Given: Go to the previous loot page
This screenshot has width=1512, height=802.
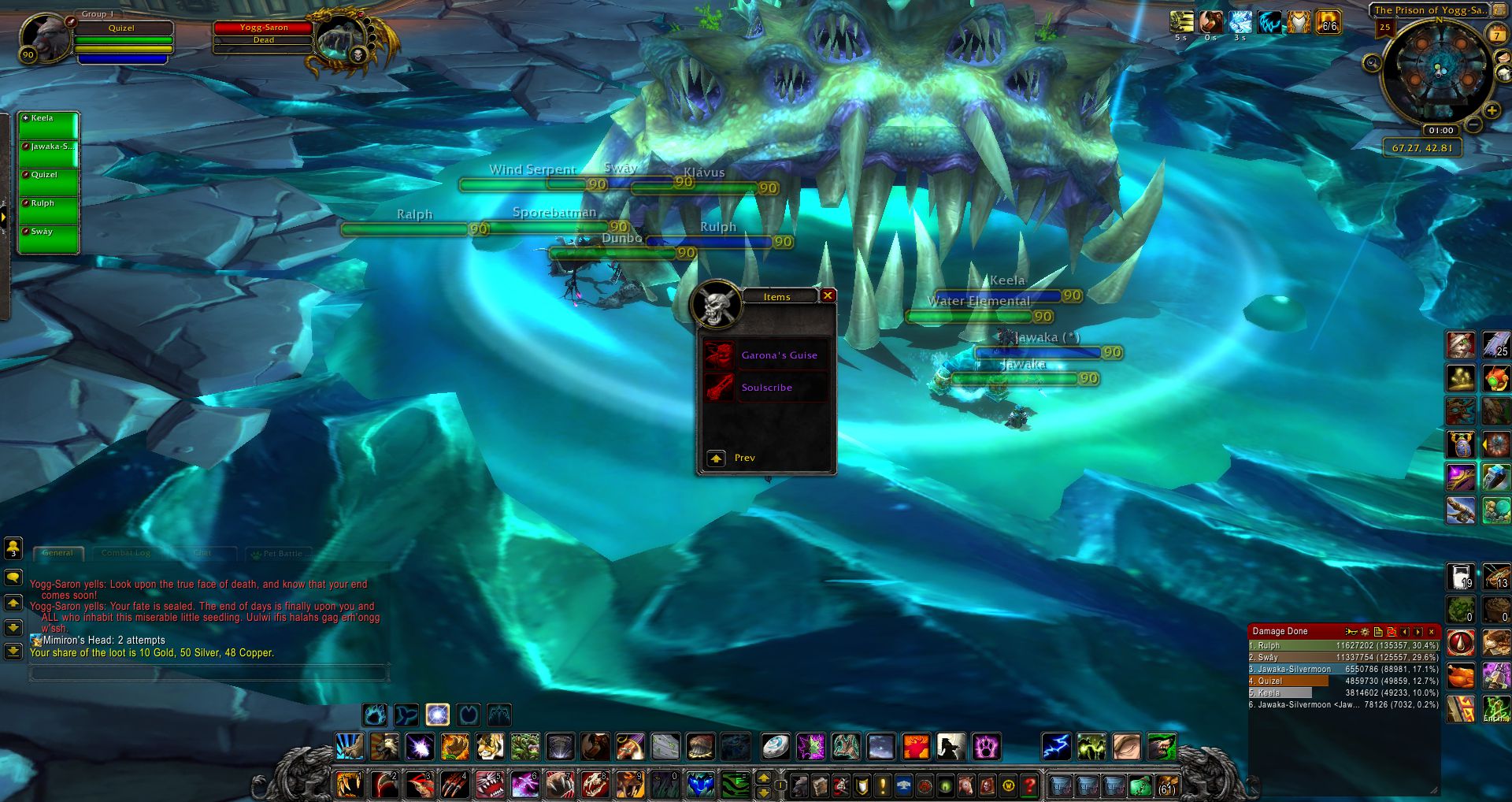Looking at the screenshot, I should (716, 458).
